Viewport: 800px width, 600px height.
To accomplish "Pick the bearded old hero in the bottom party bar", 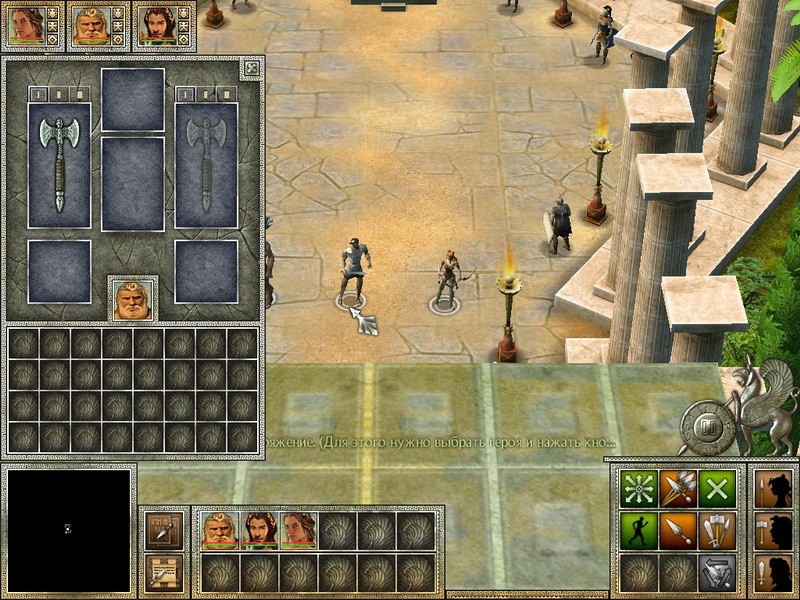I will point(219,530).
